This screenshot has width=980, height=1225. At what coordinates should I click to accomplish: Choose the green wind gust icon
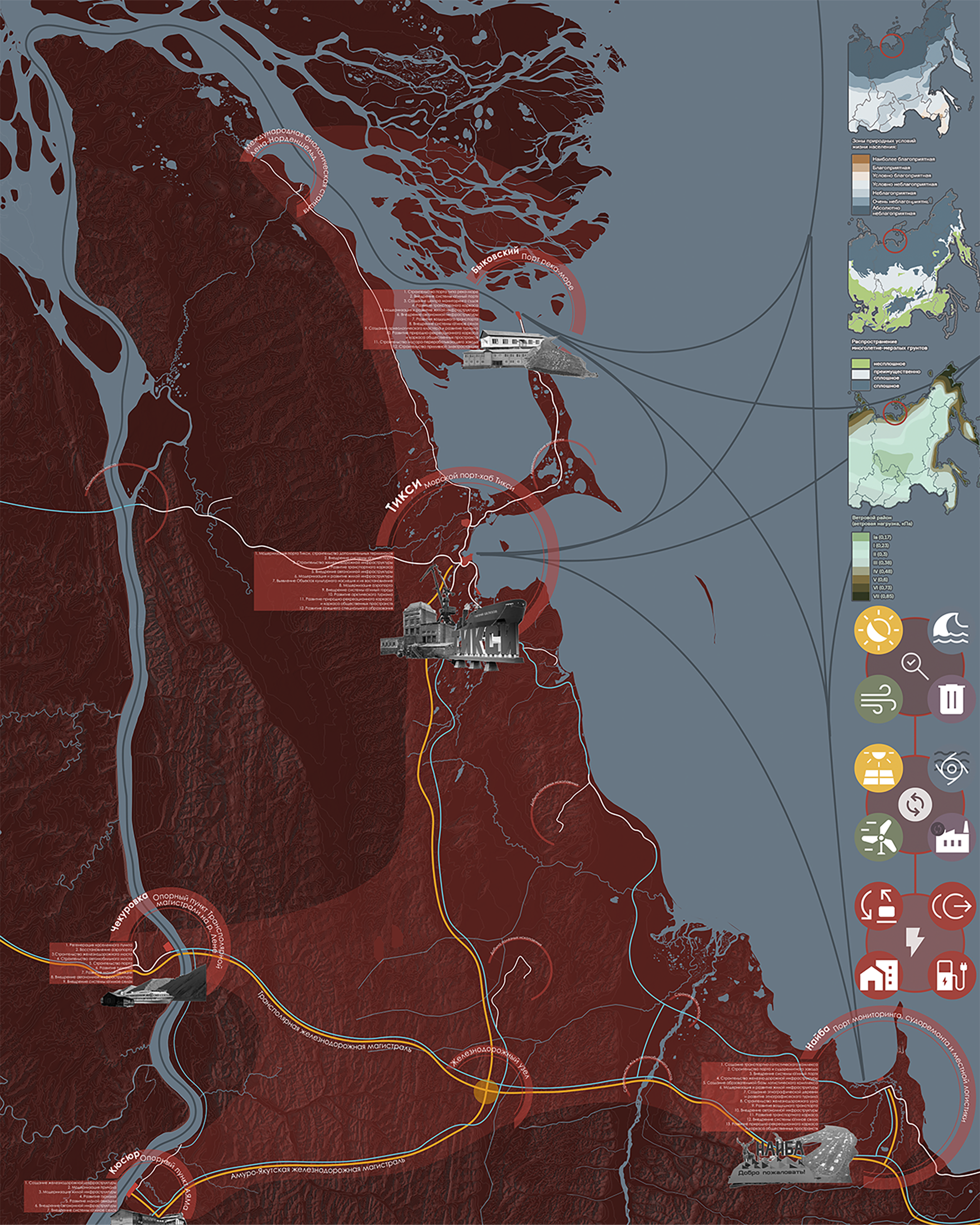click(x=878, y=698)
